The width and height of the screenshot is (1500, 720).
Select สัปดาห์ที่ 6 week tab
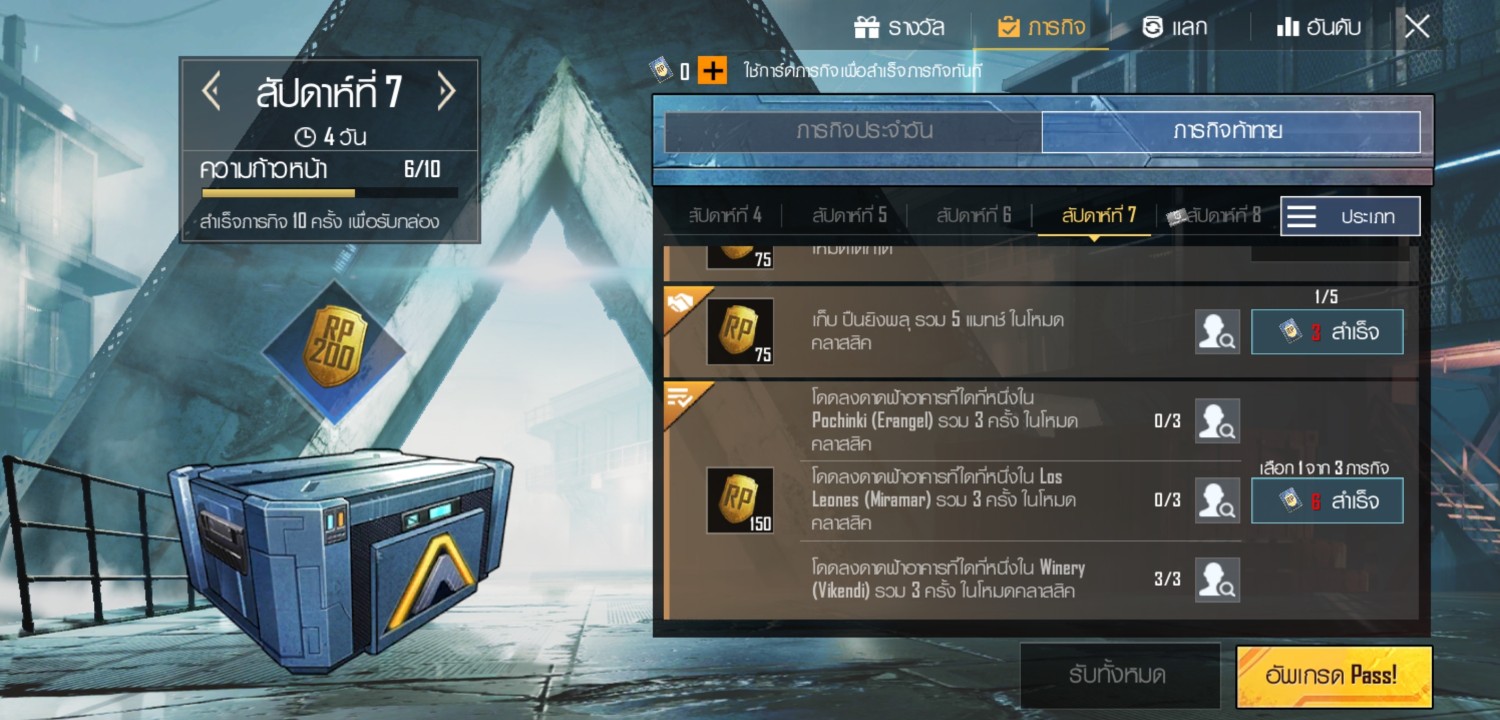pos(973,215)
